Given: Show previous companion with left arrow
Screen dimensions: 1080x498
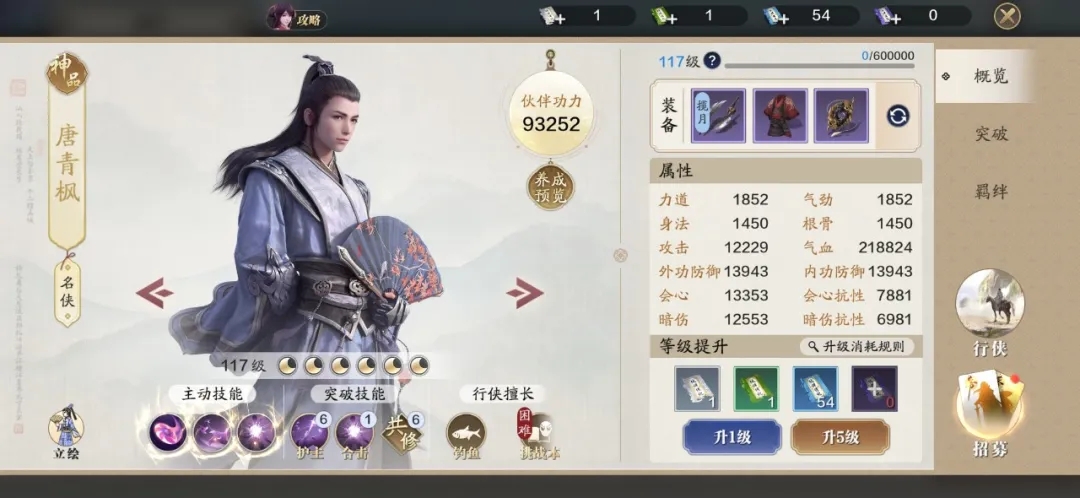Looking at the screenshot, I should (155, 292).
